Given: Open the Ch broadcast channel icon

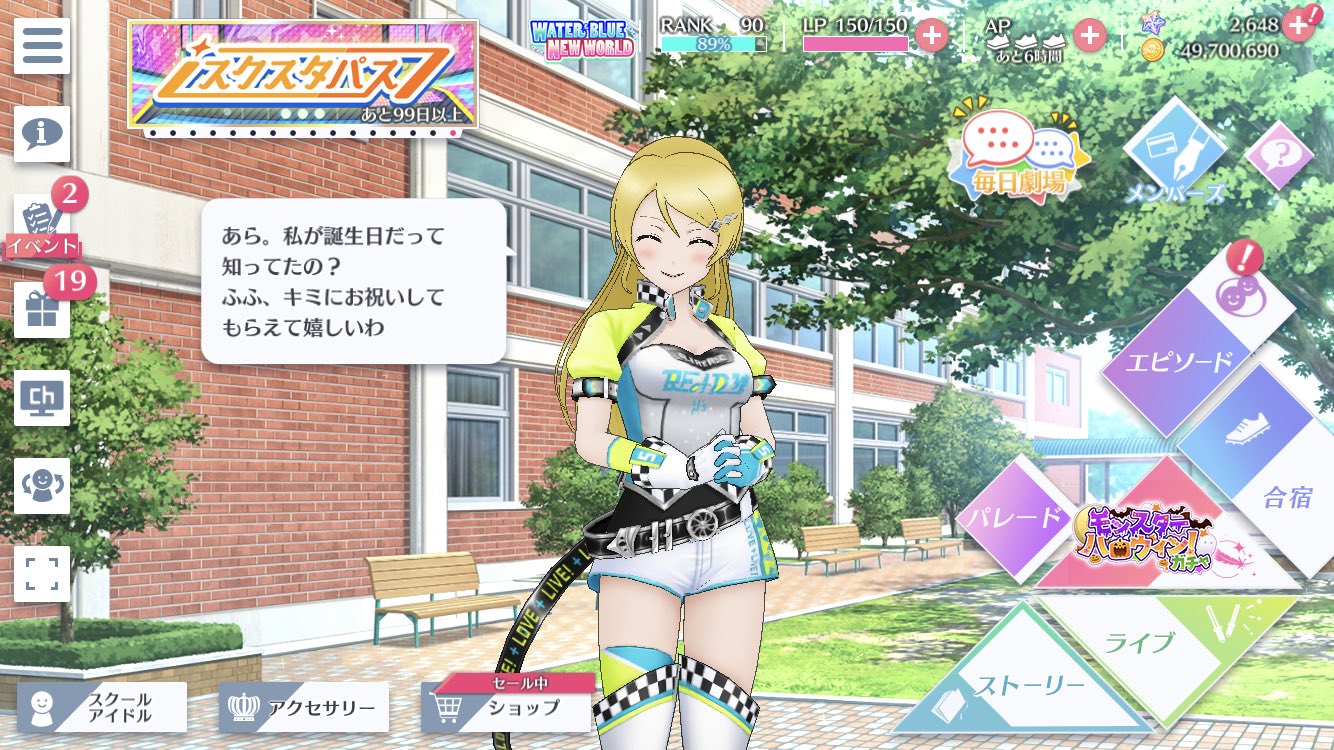Looking at the screenshot, I should pyautogui.click(x=41, y=398).
